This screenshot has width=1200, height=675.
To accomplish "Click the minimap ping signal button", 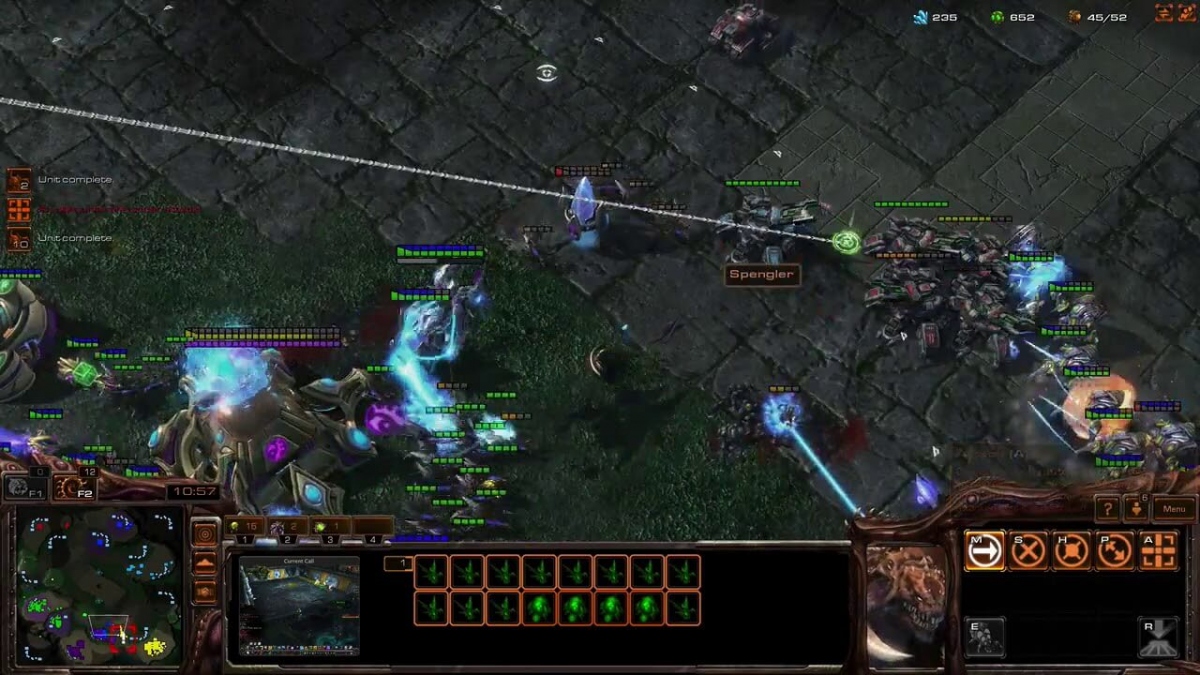I will (x=205, y=534).
